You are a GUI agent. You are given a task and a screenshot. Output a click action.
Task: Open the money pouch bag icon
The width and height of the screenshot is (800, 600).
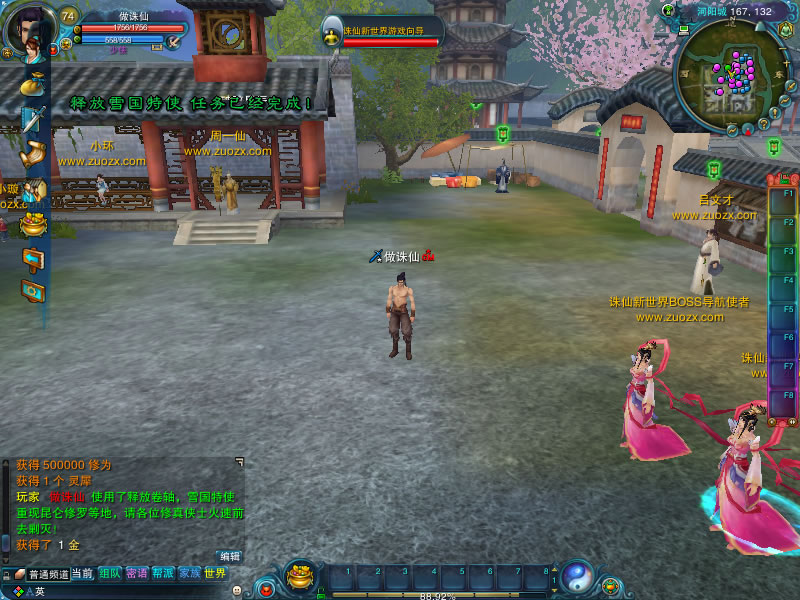click(x=32, y=84)
